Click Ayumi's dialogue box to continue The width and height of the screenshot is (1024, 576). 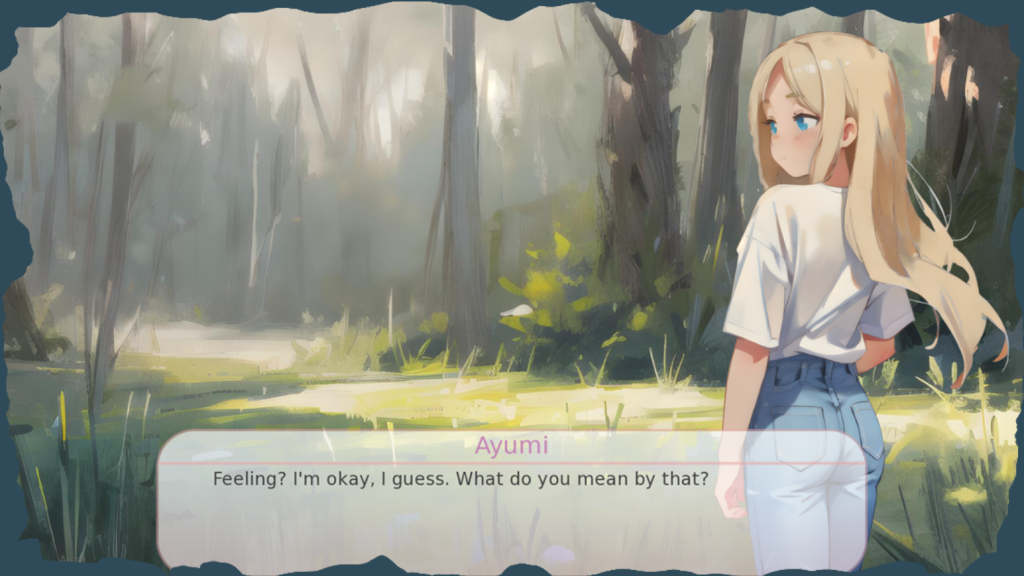[x=511, y=500]
